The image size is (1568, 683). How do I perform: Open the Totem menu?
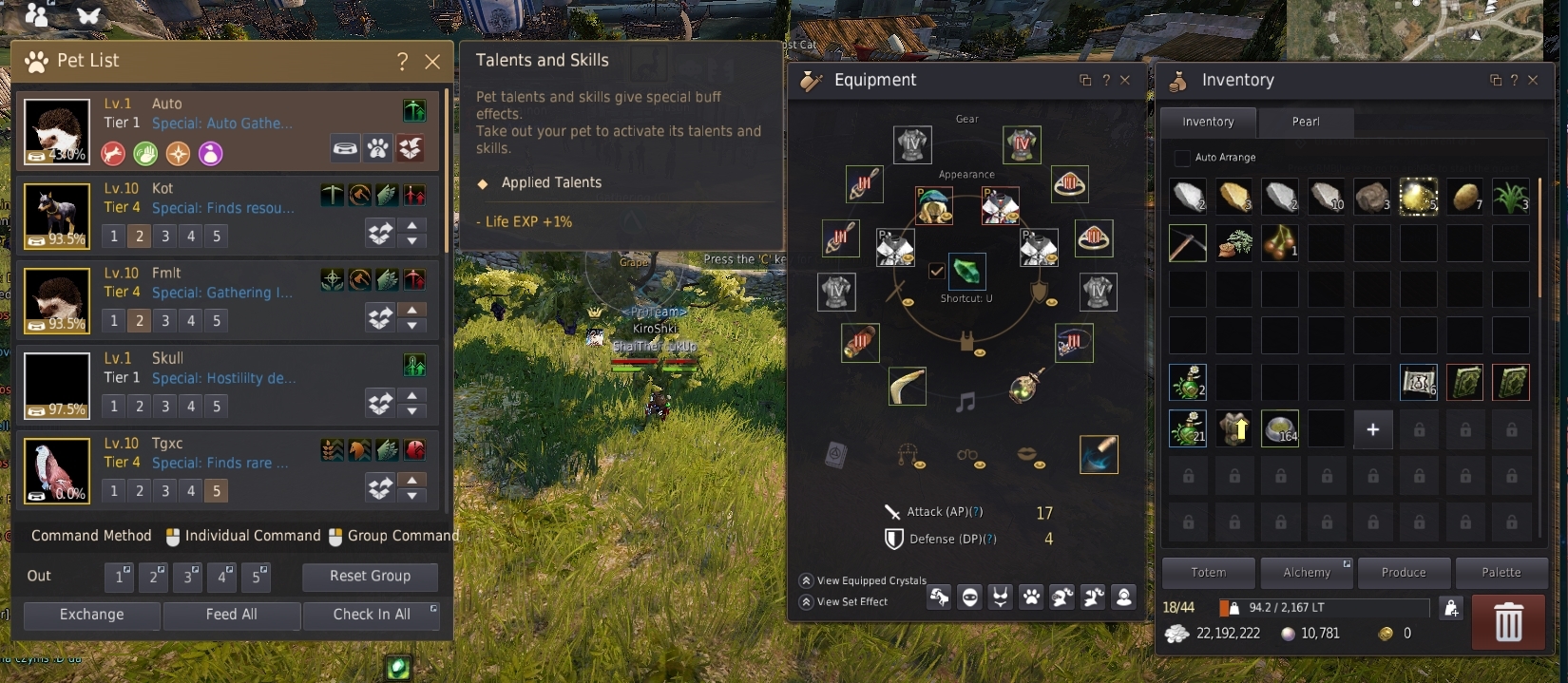[x=1208, y=573]
